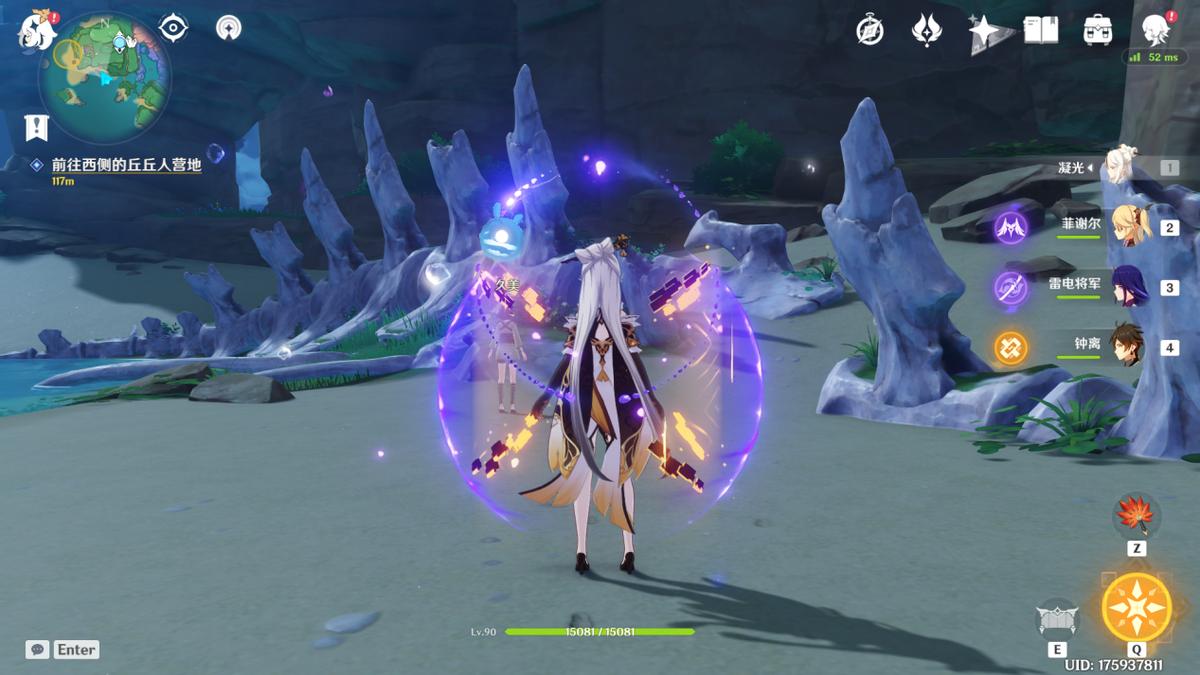1200x675 pixels.
Task: Activate the glowing elemental burst ability
Action: click(x=1137, y=607)
